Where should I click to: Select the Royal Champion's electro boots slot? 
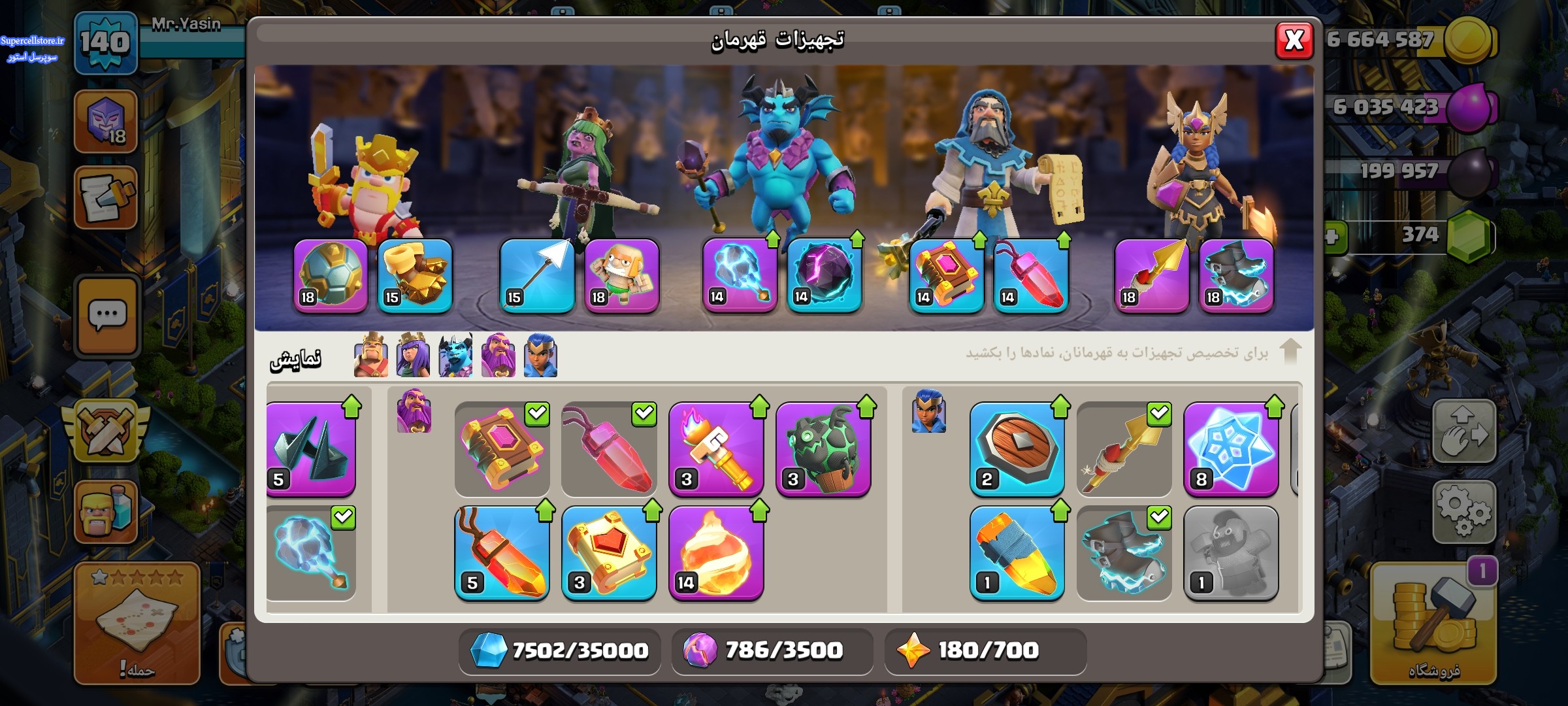1236,275
